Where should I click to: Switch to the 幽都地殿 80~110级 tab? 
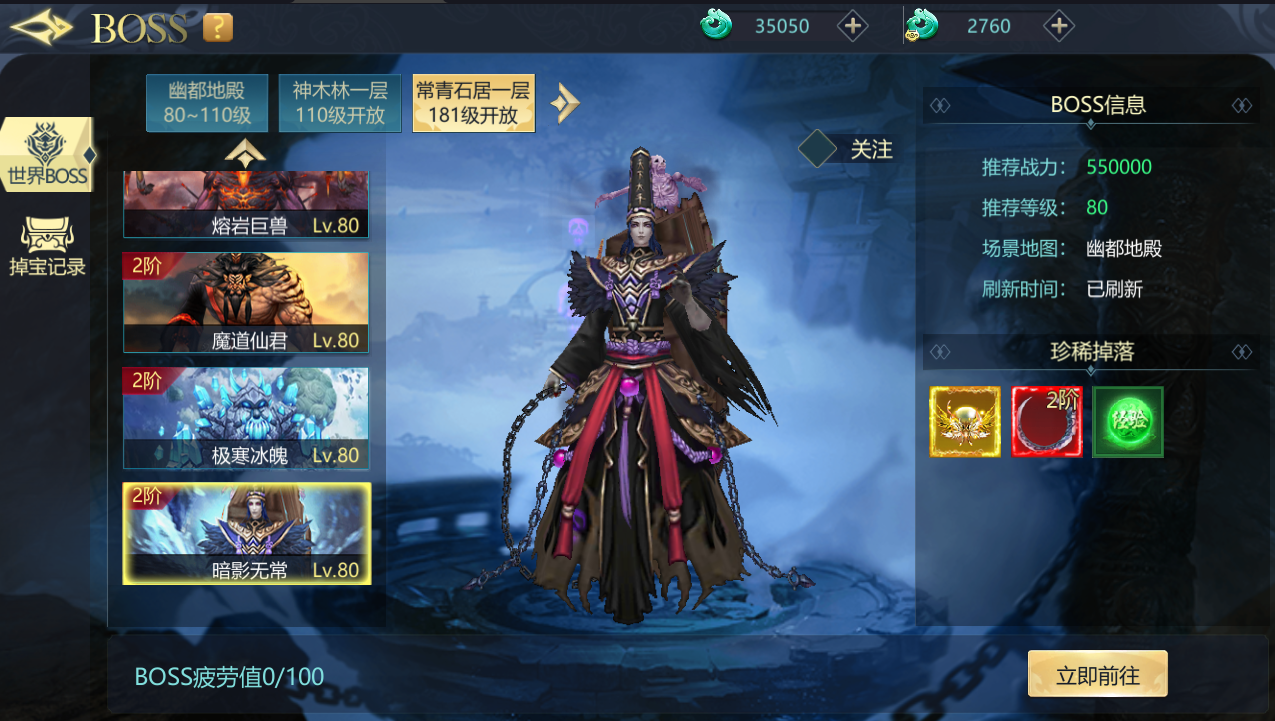[x=207, y=103]
